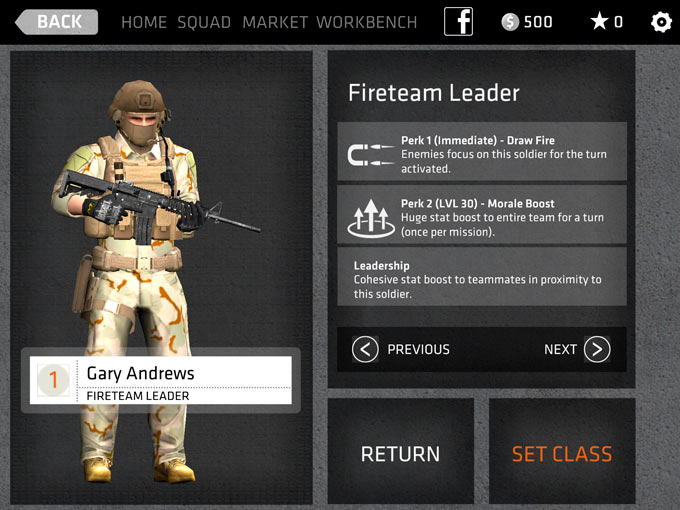680x510 pixels.
Task: Select the Gary Andrews name plate
Action: tap(161, 381)
